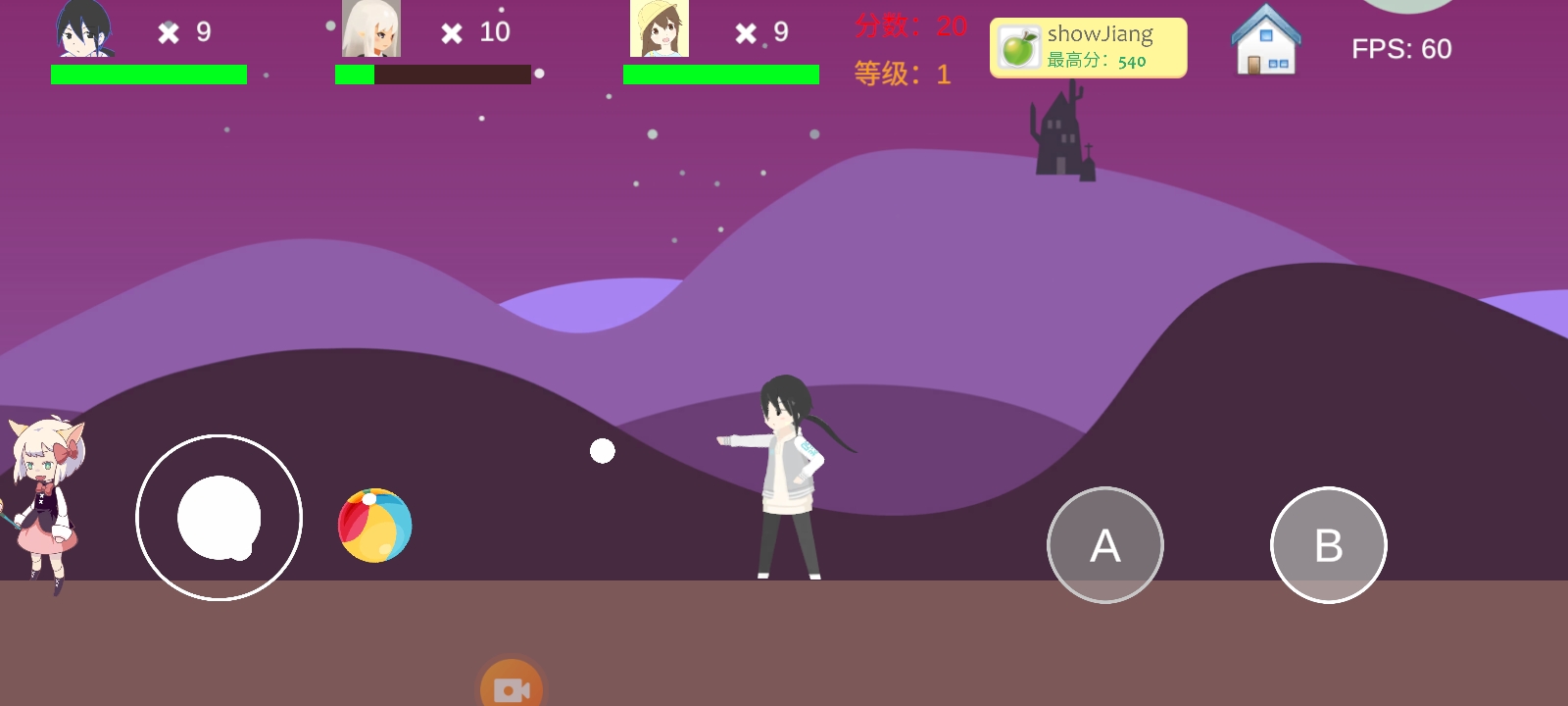Open the showJiang player profile badge

pos(1088,46)
